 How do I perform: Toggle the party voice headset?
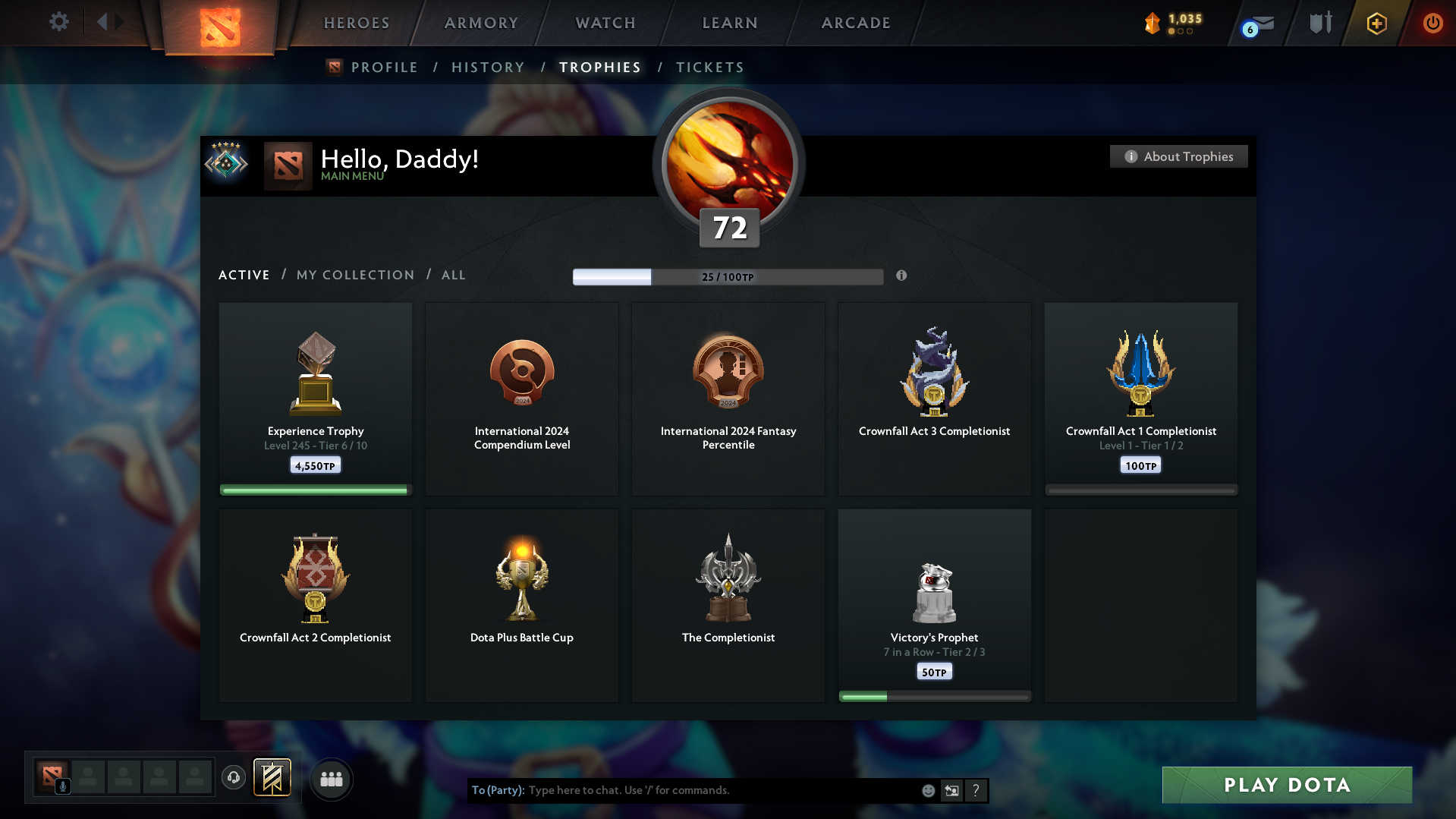(234, 778)
